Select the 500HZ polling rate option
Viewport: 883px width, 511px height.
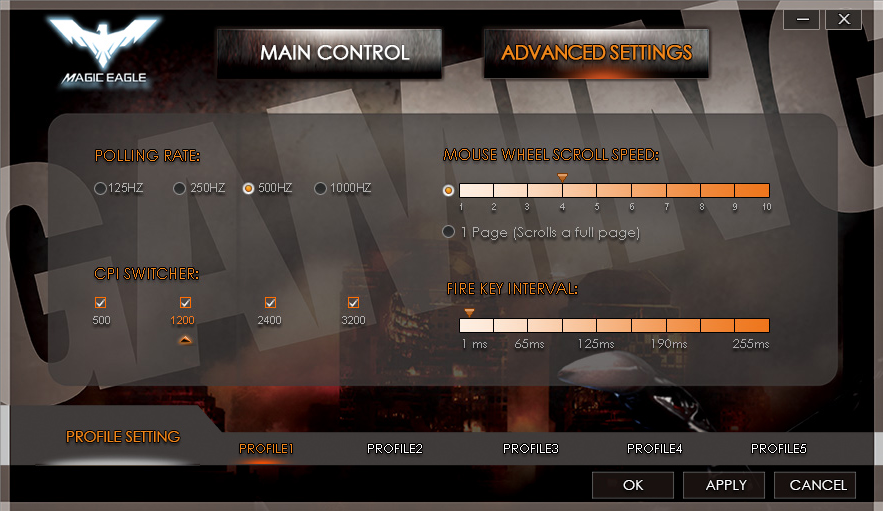coord(249,188)
